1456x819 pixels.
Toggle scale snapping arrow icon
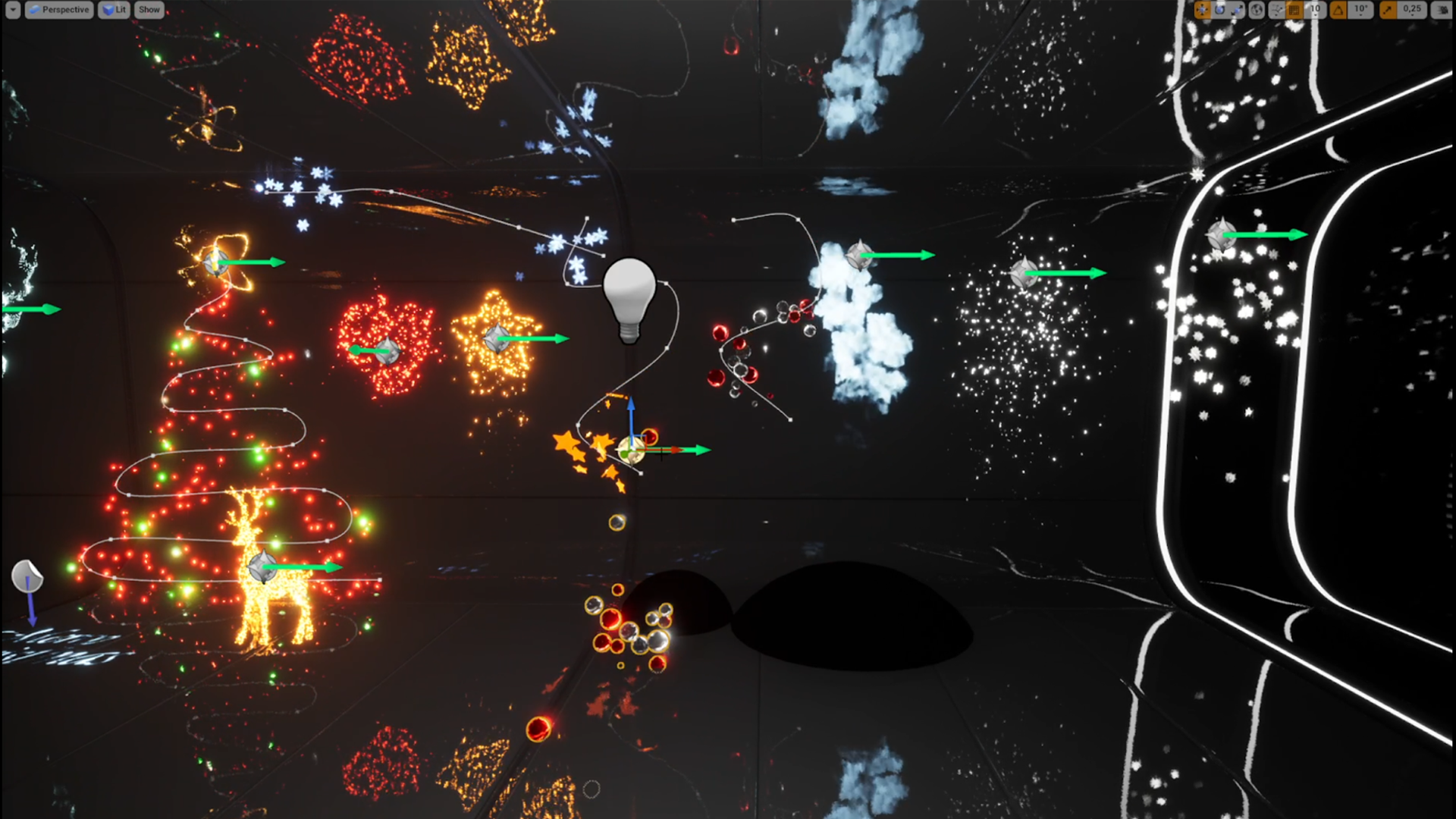click(x=1387, y=10)
